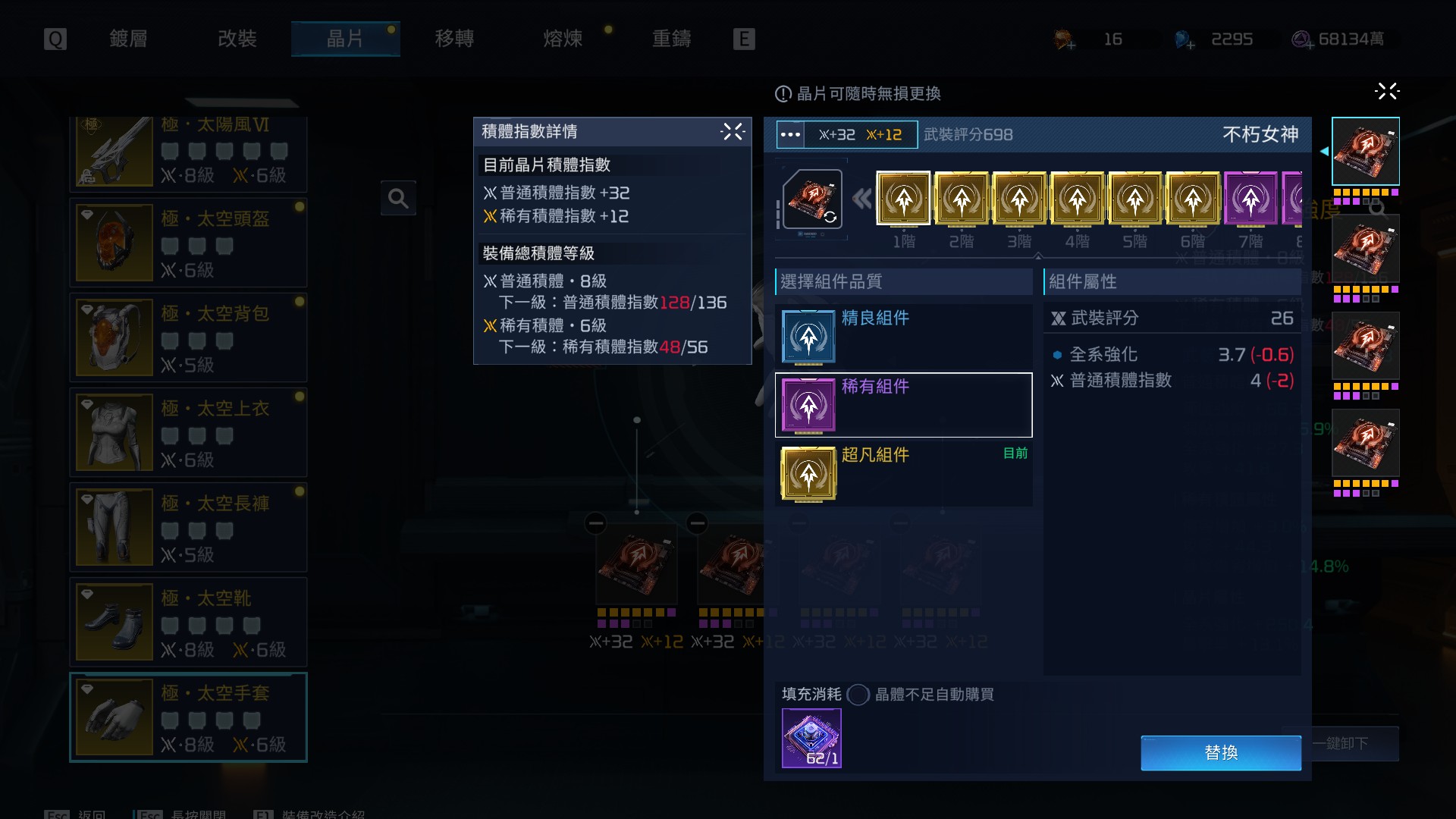Open the three-dots index details button
Viewport: 1456px width, 819px height.
pos(790,135)
